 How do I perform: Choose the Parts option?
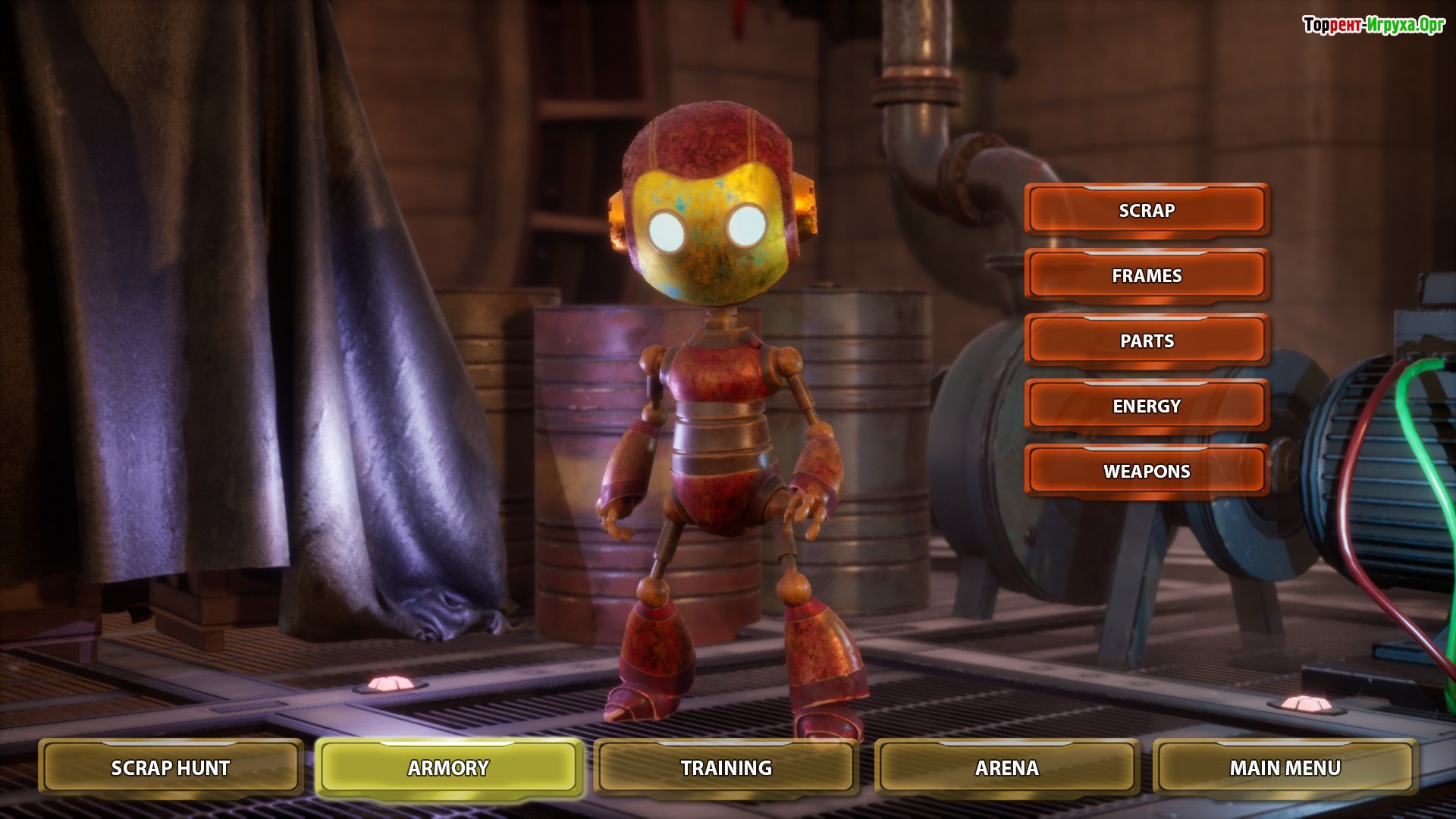pos(1147,340)
